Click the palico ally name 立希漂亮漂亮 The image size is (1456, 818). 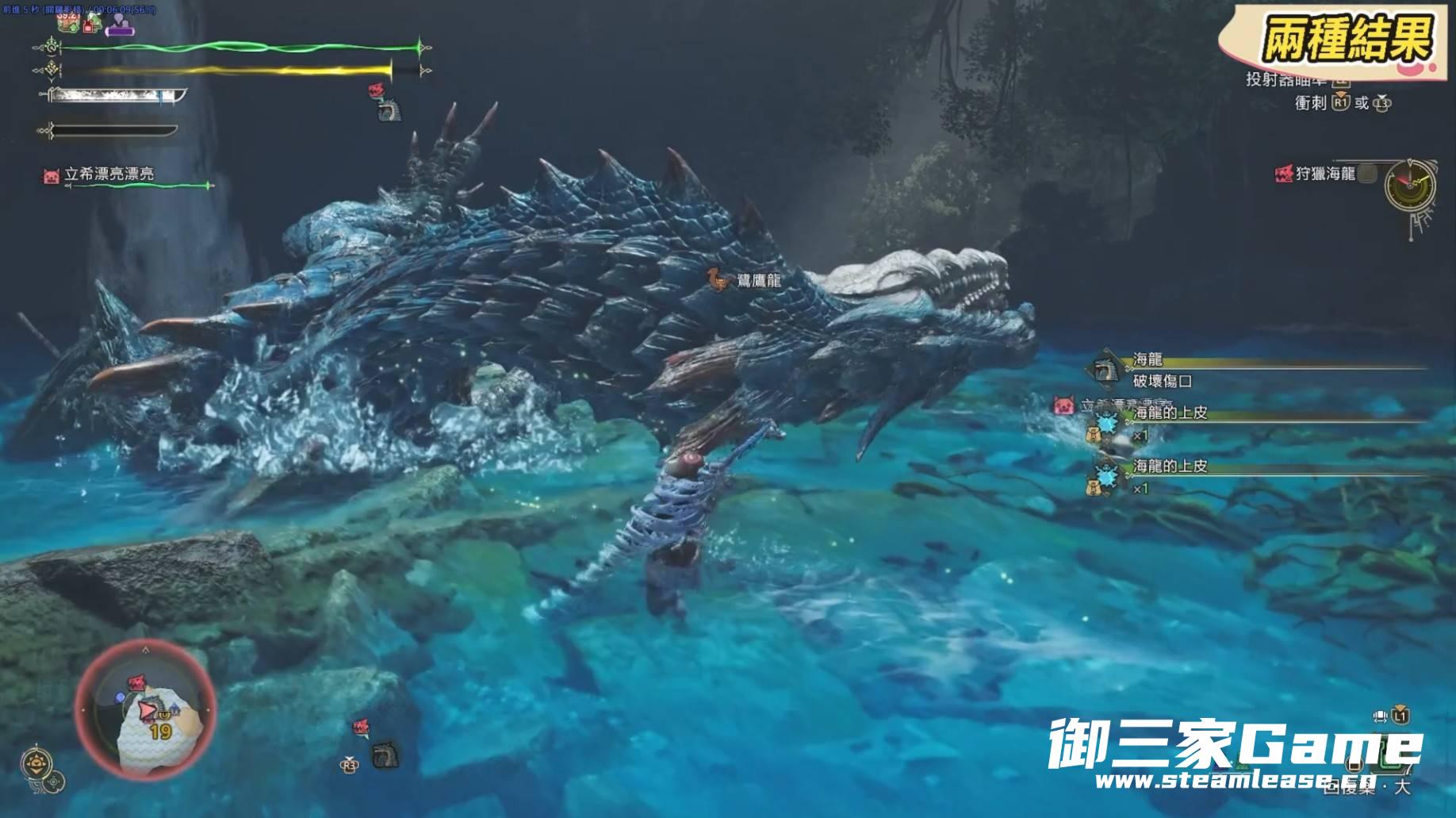[109, 174]
